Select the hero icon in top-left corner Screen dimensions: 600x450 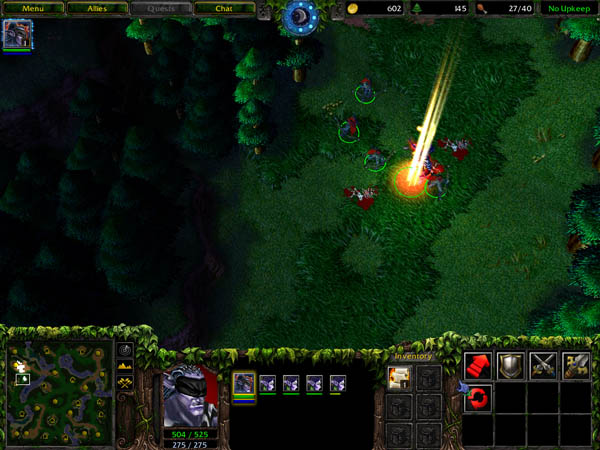(17, 34)
